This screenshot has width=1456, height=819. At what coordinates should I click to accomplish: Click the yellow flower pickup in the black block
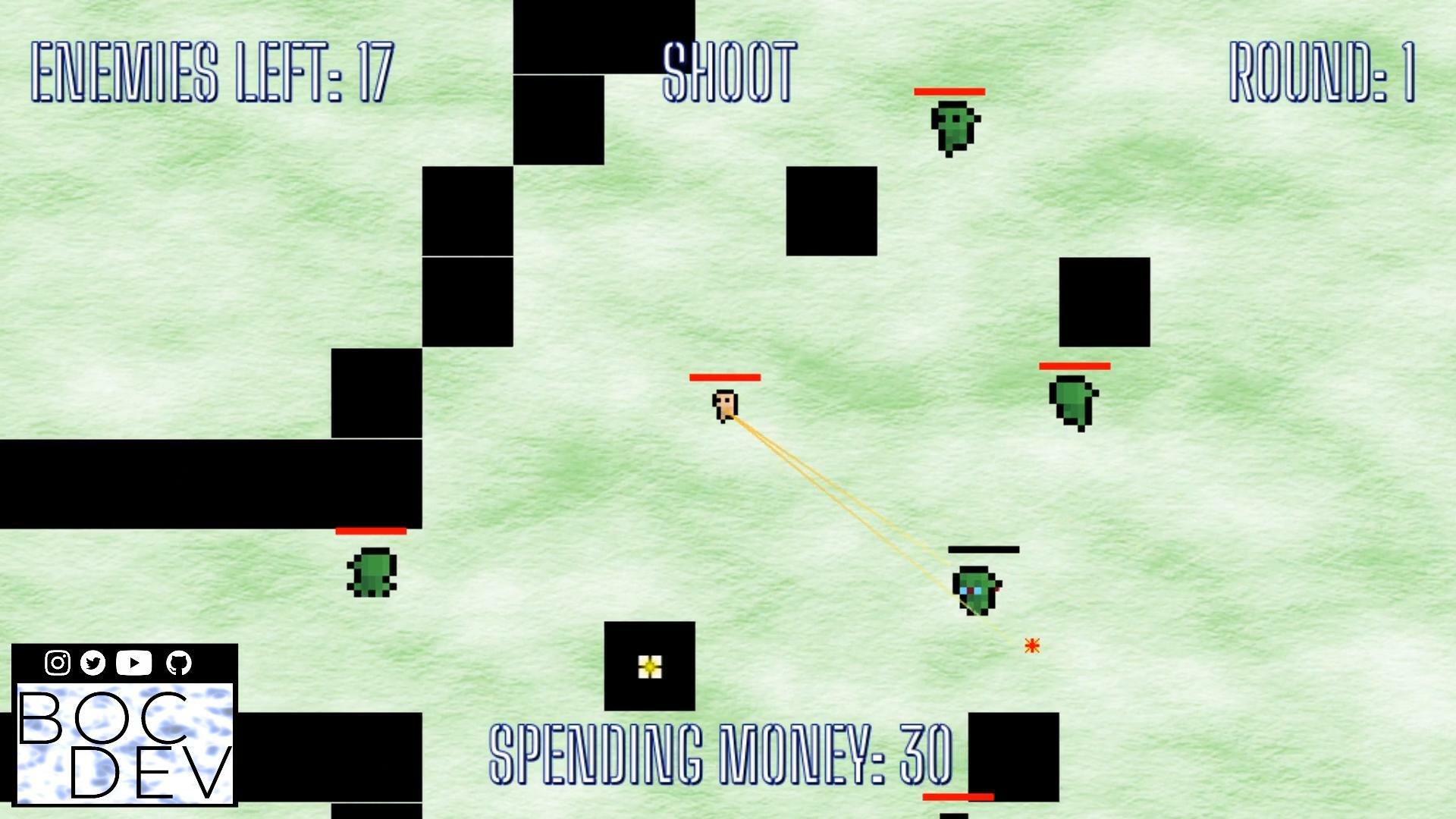click(x=650, y=668)
